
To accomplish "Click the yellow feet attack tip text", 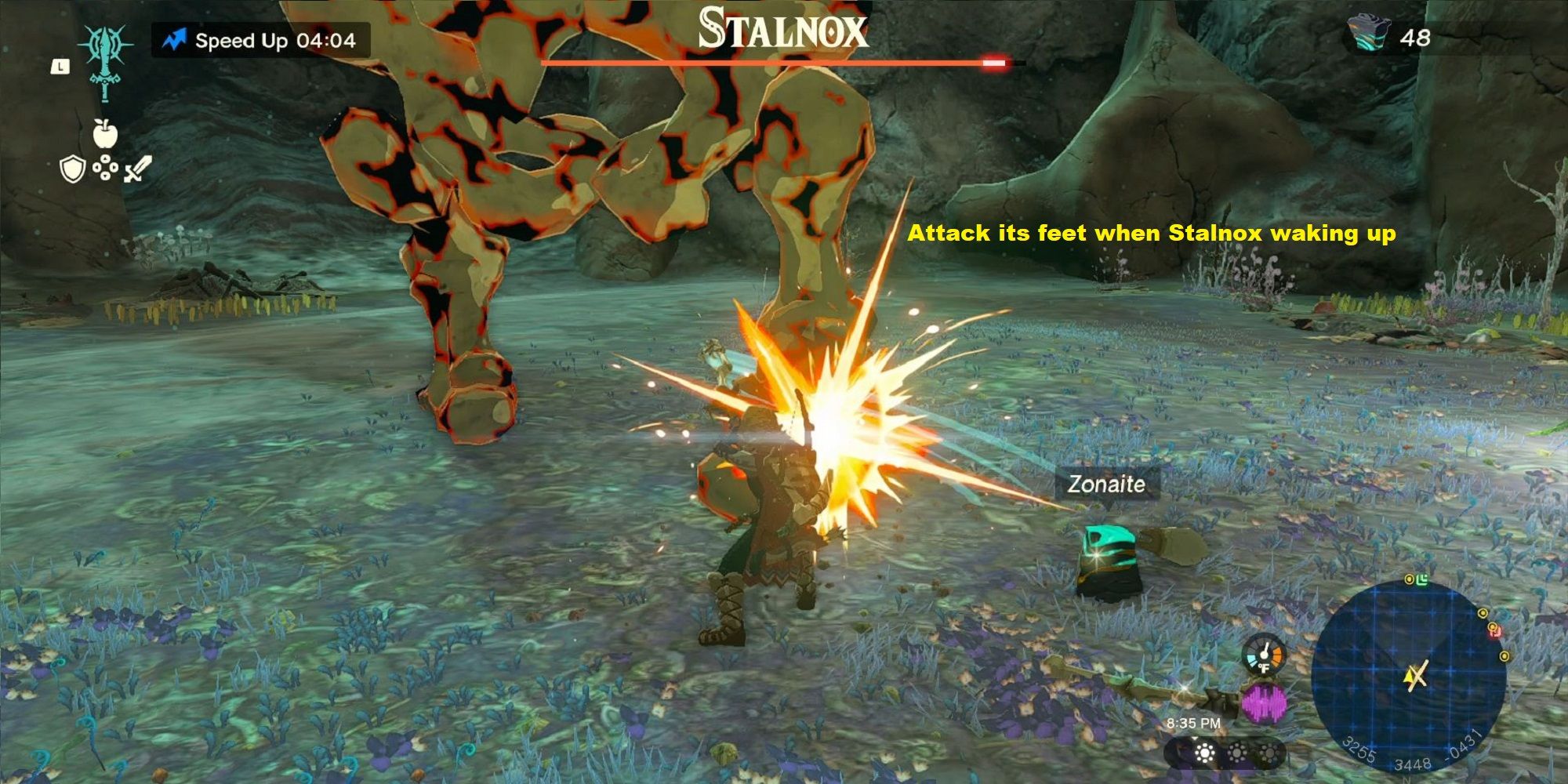I will pos(1152,233).
